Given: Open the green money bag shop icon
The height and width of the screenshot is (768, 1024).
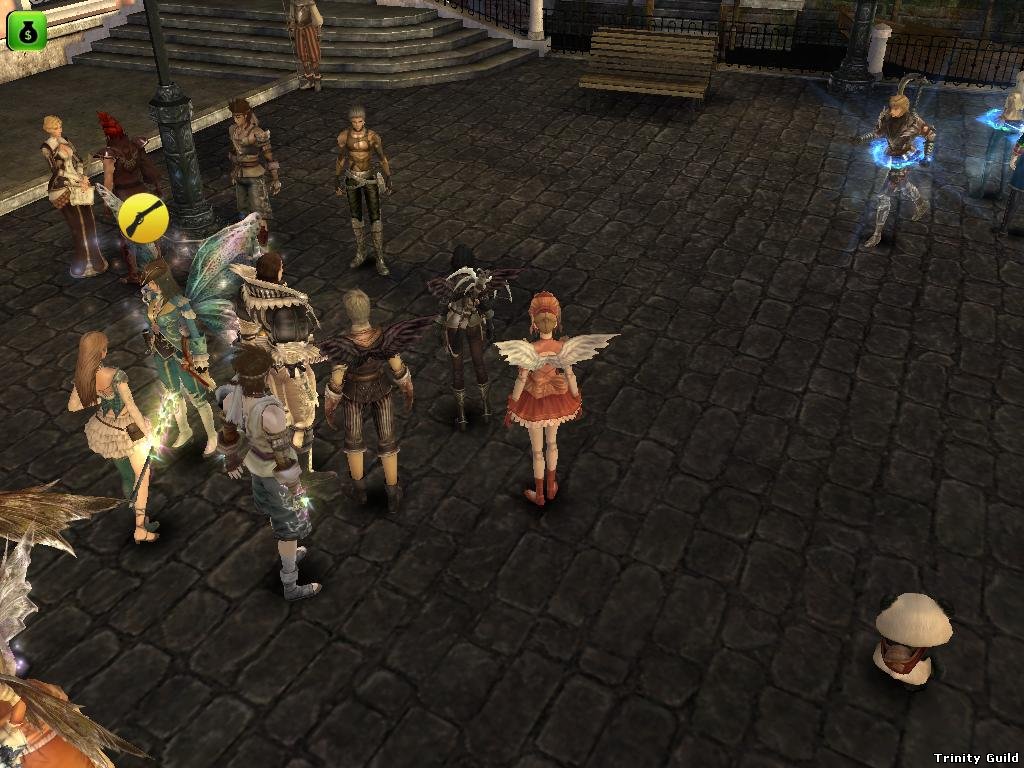Looking at the screenshot, I should tap(27, 31).
